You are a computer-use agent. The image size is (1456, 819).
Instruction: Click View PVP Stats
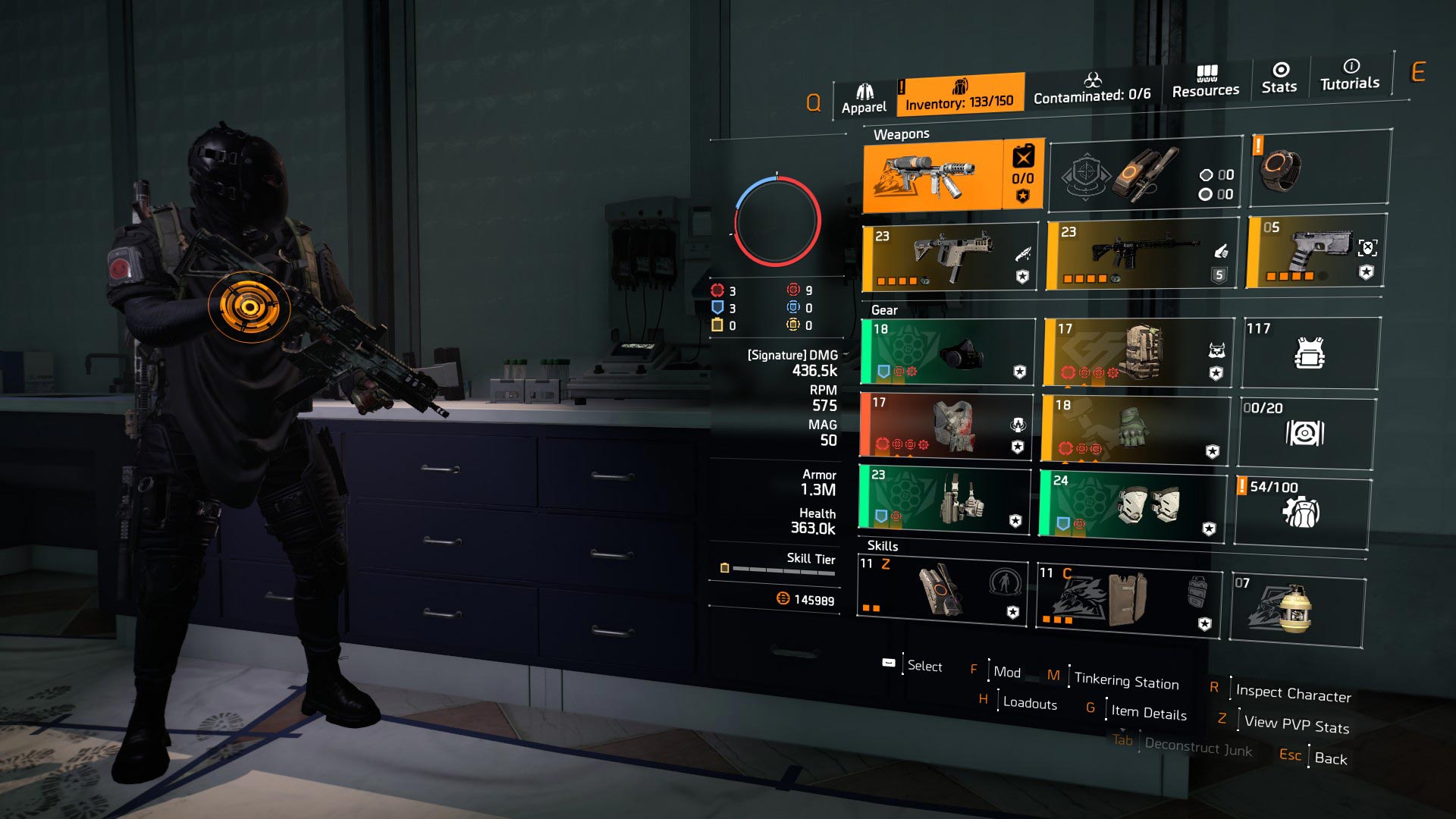[x=1295, y=726]
